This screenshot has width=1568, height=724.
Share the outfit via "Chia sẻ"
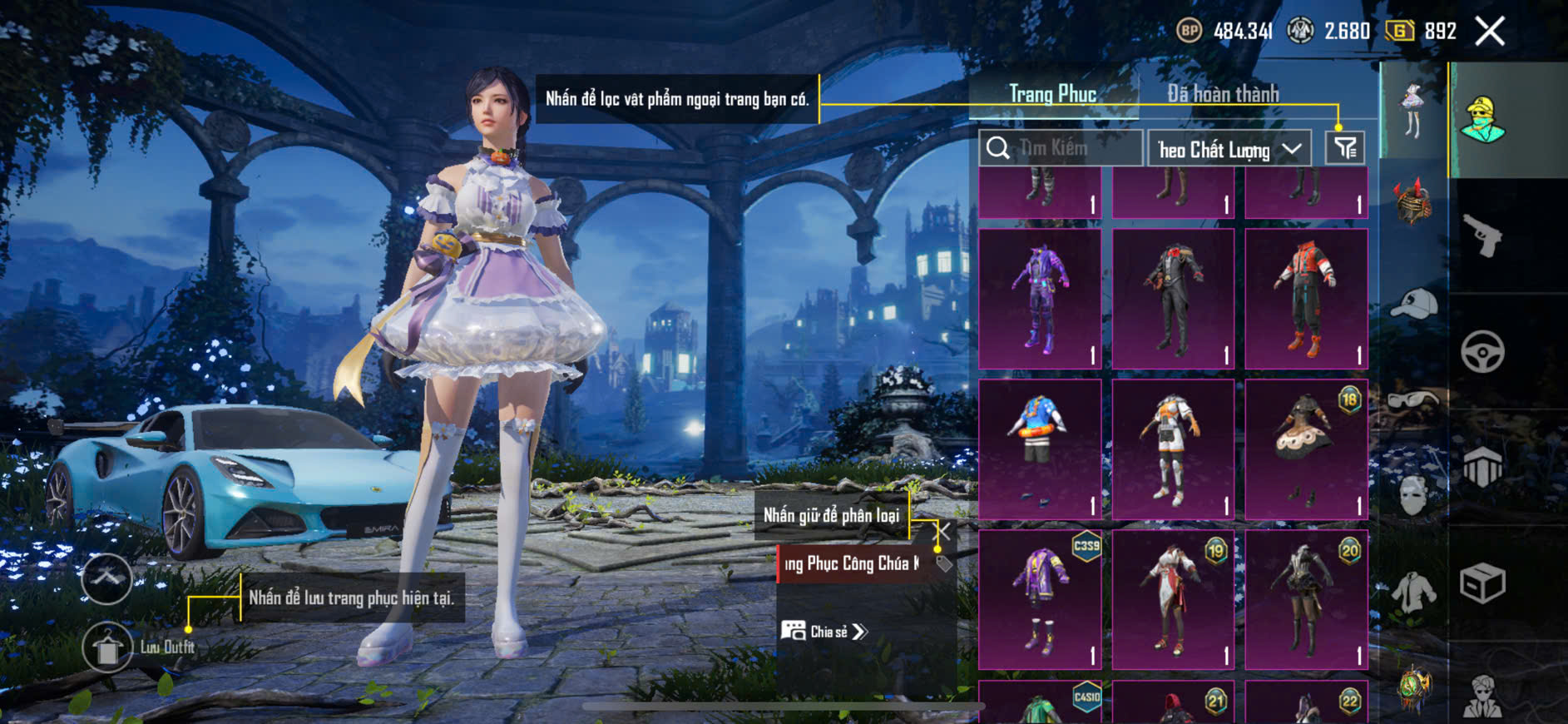click(825, 632)
